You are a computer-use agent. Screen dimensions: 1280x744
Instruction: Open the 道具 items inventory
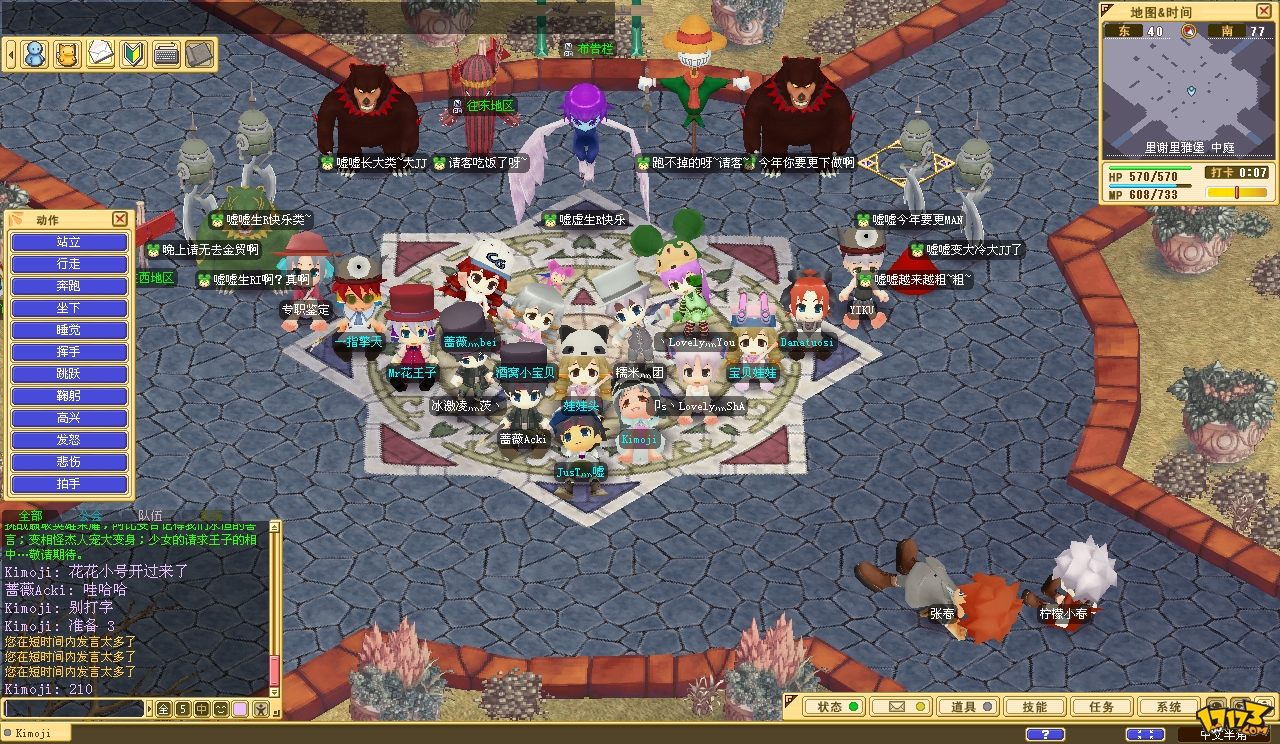[971, 707]
